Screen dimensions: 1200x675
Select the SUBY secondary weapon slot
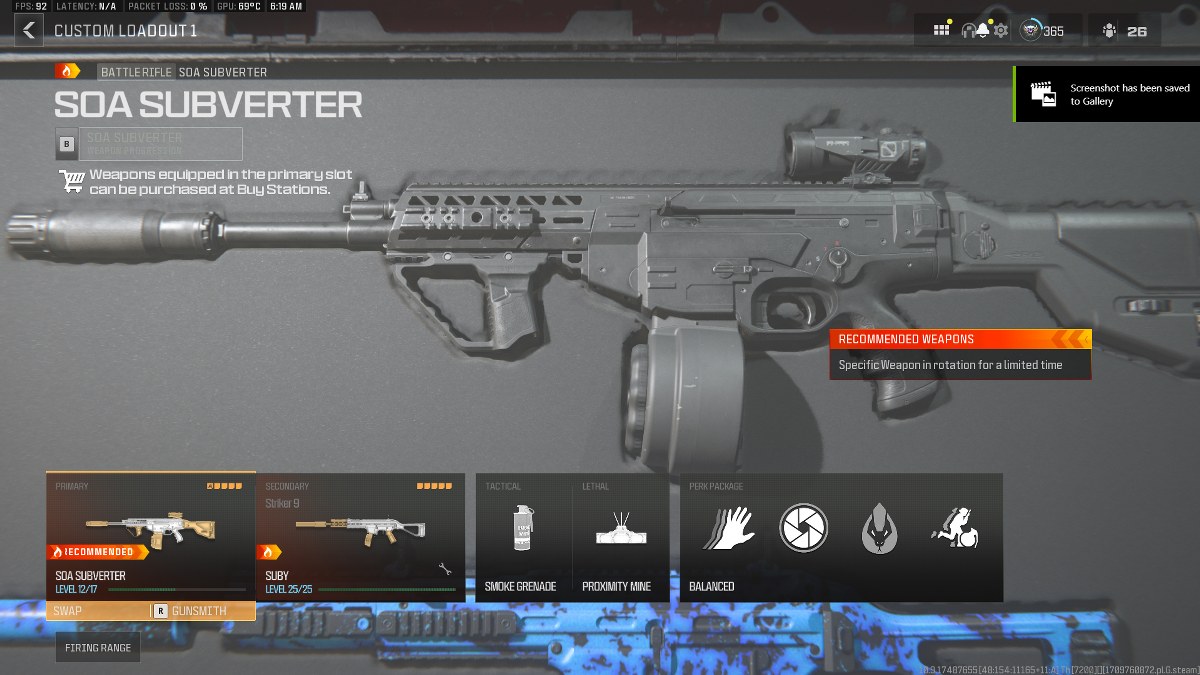[x=360, y=535]
